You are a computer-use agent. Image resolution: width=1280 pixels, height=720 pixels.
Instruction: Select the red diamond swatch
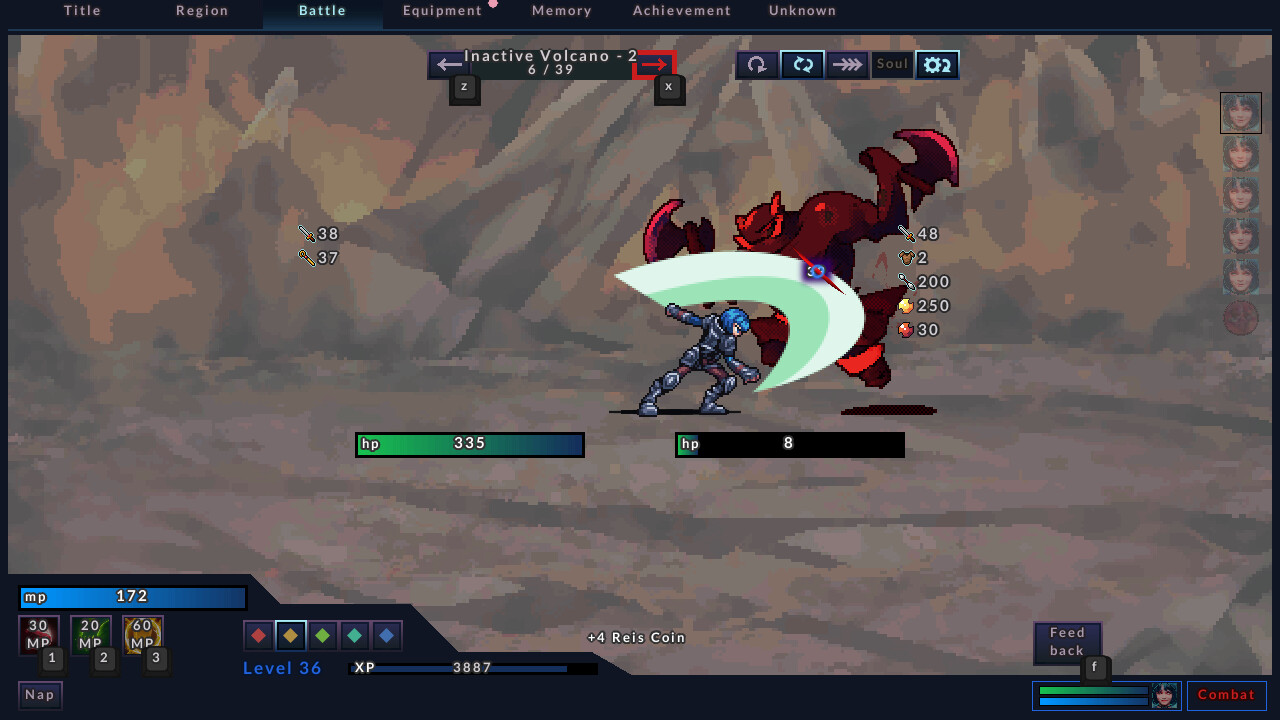tap(257, 634)
